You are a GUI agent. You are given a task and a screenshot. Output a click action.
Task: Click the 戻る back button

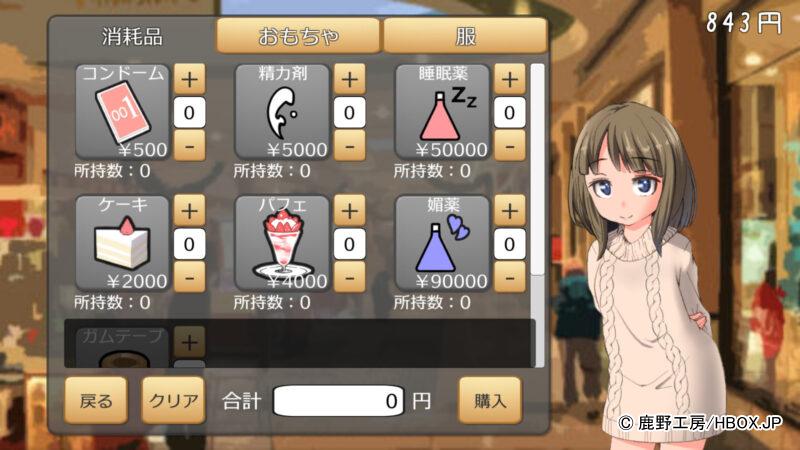coord(97,401)
